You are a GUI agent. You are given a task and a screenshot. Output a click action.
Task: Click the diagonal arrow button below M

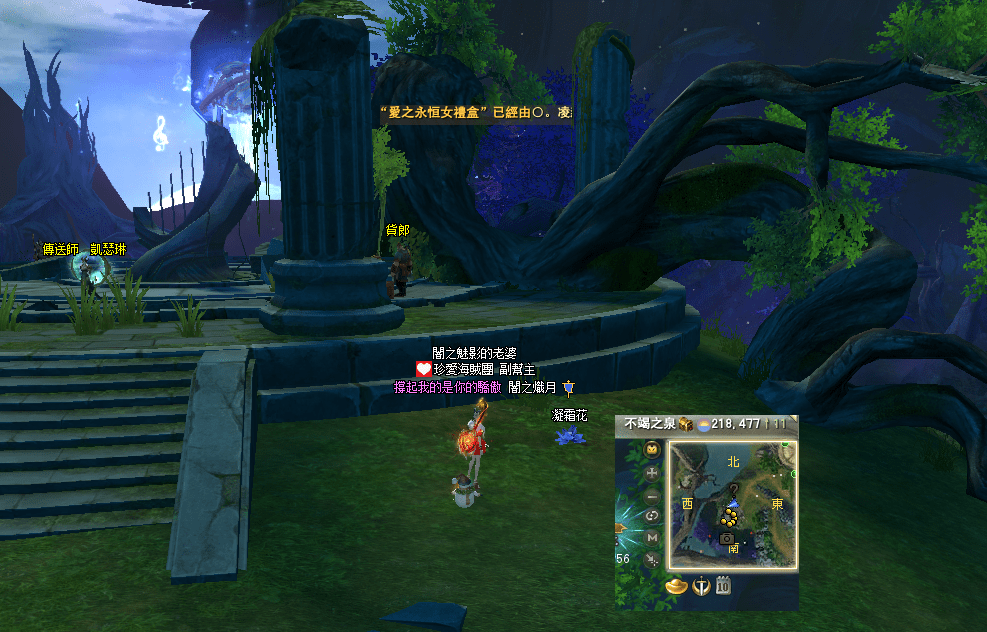pyautogui.click(x=653, y=560)
